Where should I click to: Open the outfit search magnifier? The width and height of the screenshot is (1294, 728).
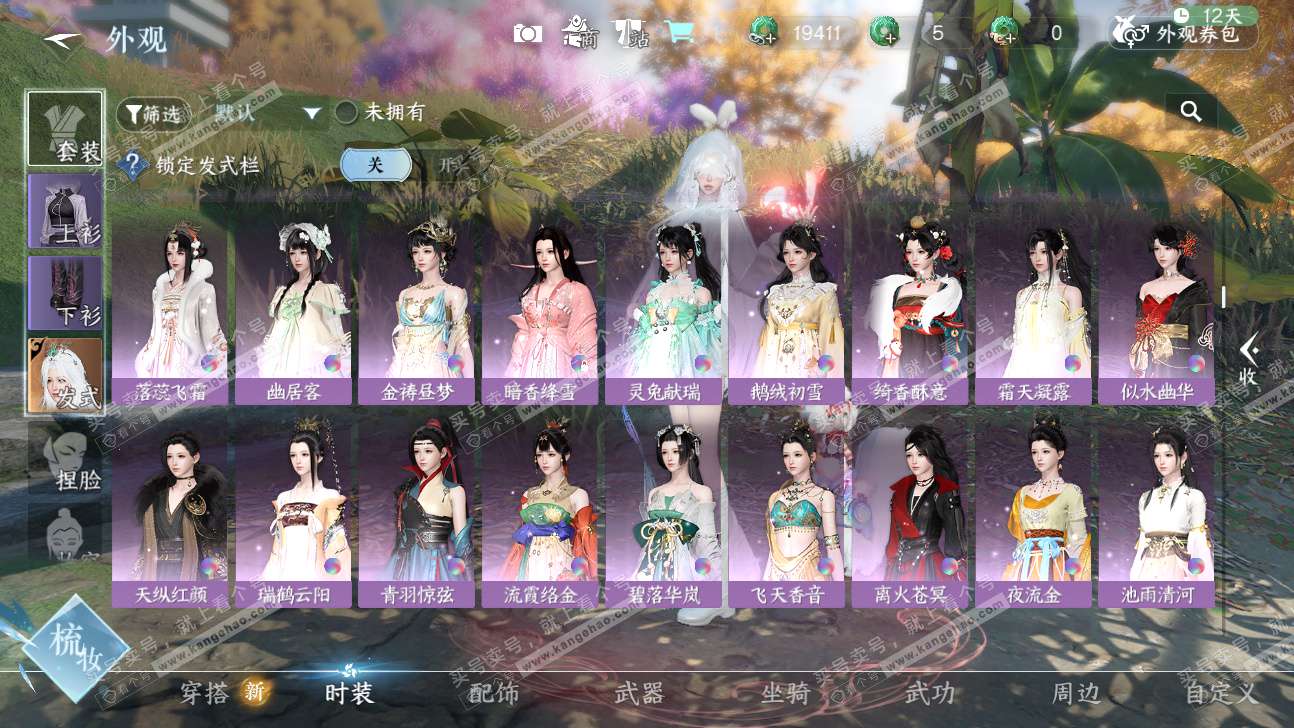click(1190, 111)
